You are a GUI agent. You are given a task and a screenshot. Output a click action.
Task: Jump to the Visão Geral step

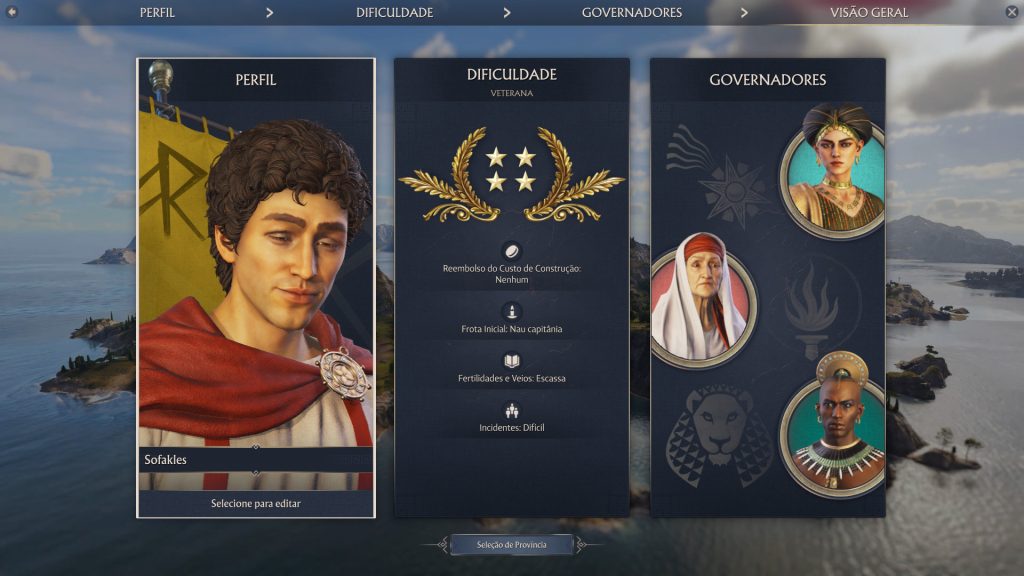[x=868, y=13]
